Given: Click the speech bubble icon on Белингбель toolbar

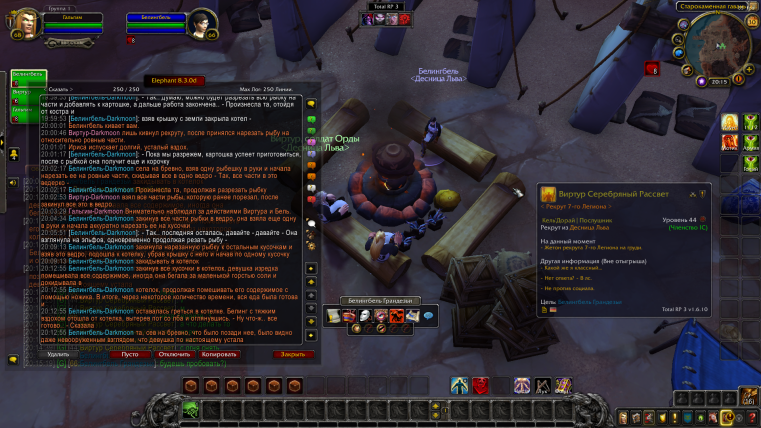Looking at the screenshot, I should coord(428,315).
